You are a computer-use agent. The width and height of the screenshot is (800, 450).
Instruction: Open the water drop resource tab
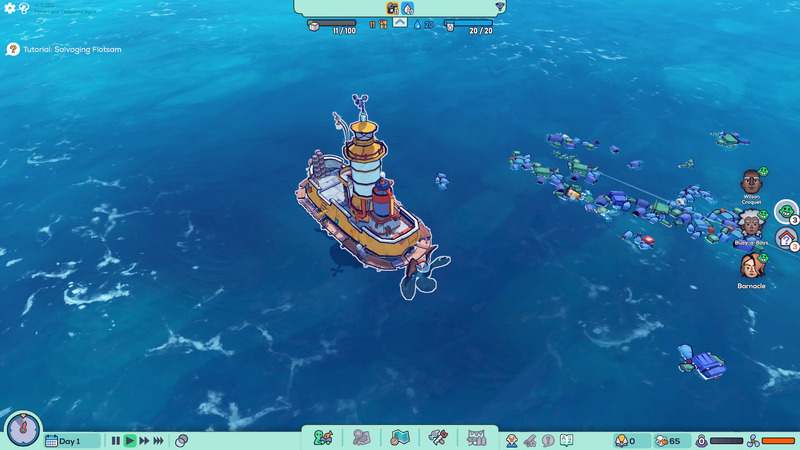click(409, 8)
